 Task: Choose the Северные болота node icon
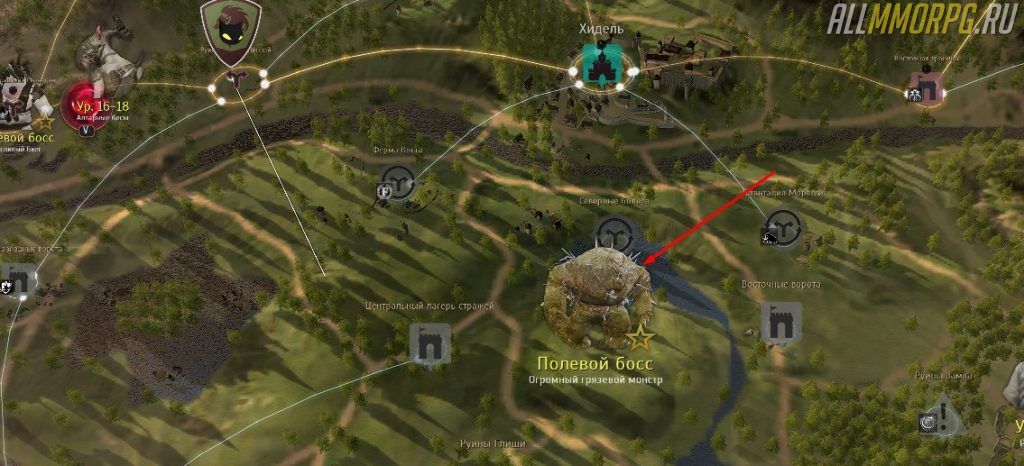(613, 234)
